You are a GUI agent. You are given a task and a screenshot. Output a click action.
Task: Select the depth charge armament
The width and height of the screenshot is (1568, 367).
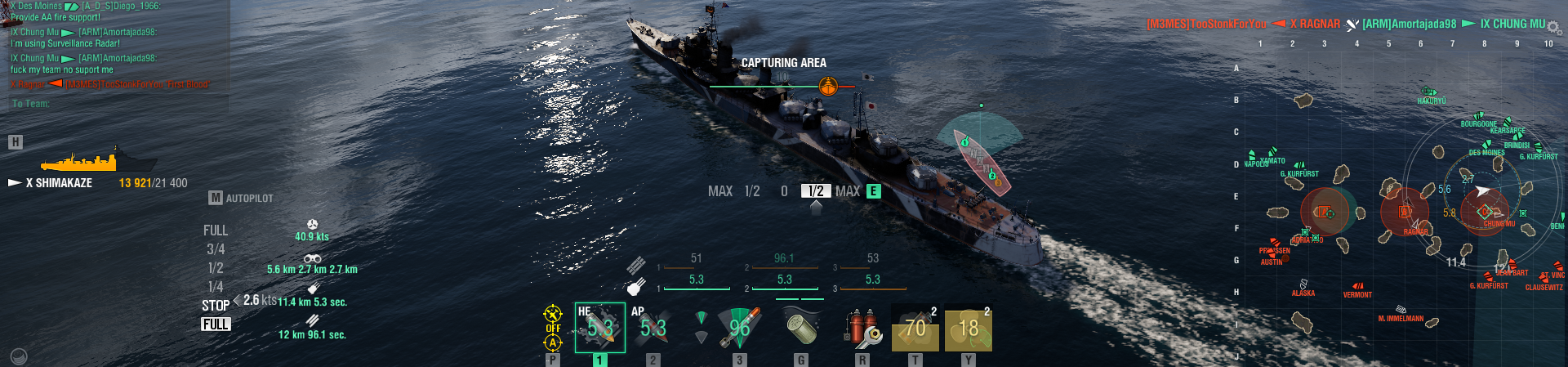pyautogui.click(x=800, y=326)
